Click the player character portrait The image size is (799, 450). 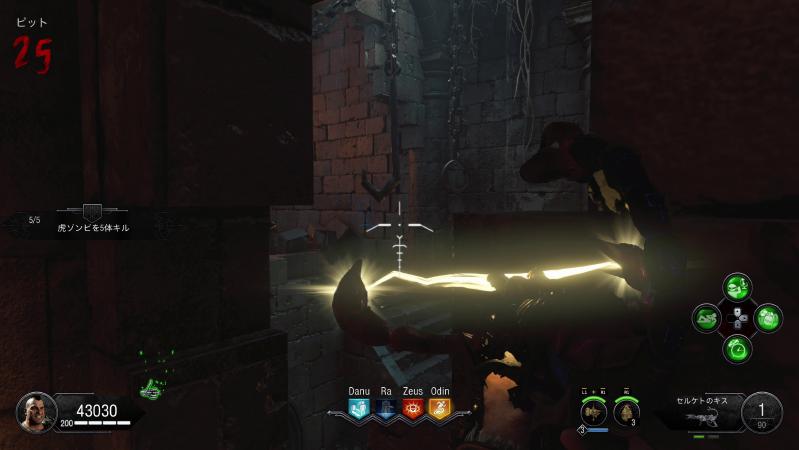tap(35, 411)
